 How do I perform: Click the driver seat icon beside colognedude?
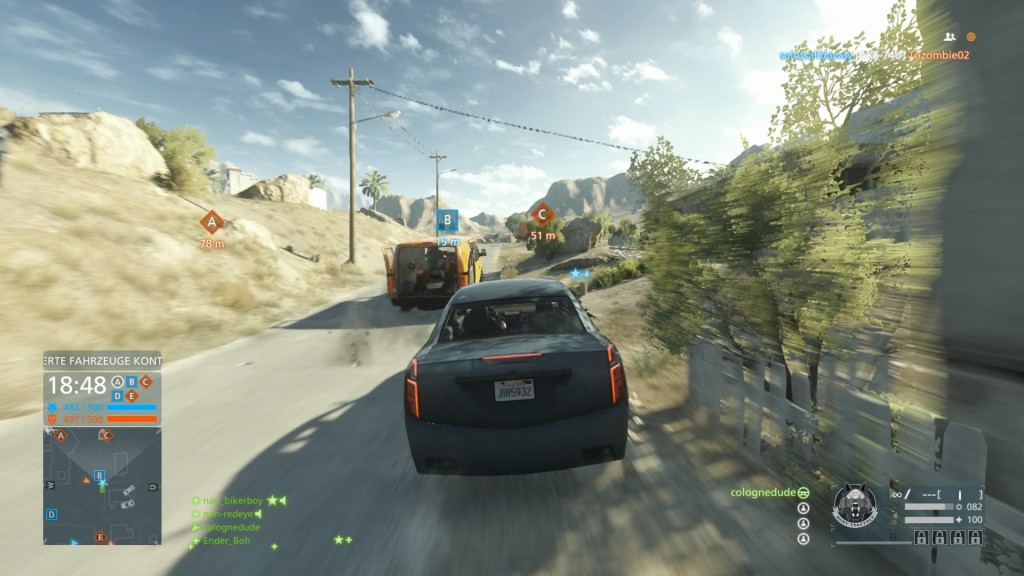point(803,493)
